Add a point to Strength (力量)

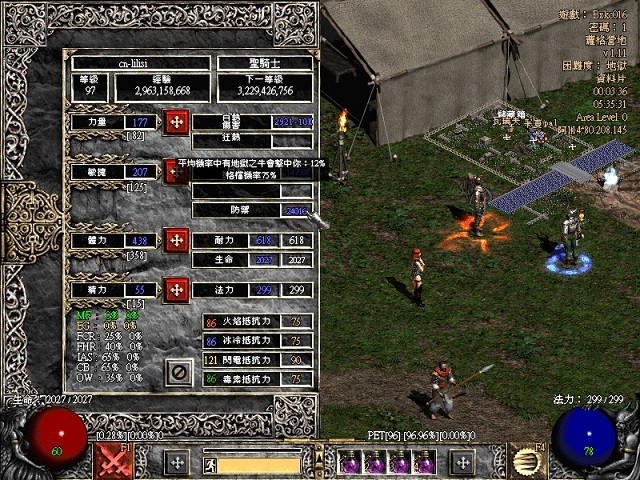click(x=176, y=122)
